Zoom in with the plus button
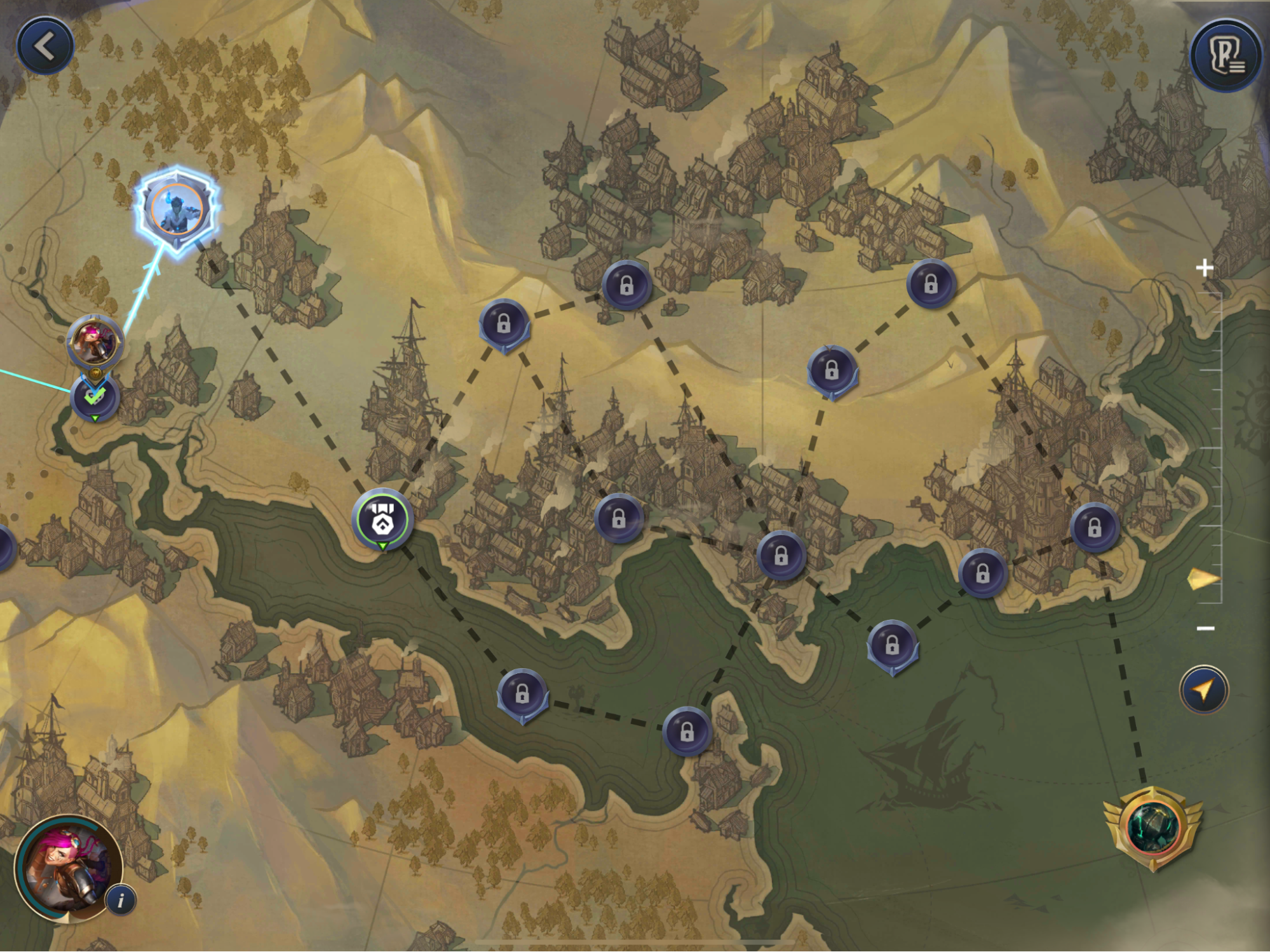1270x952 pixels. click(1204, 268)
